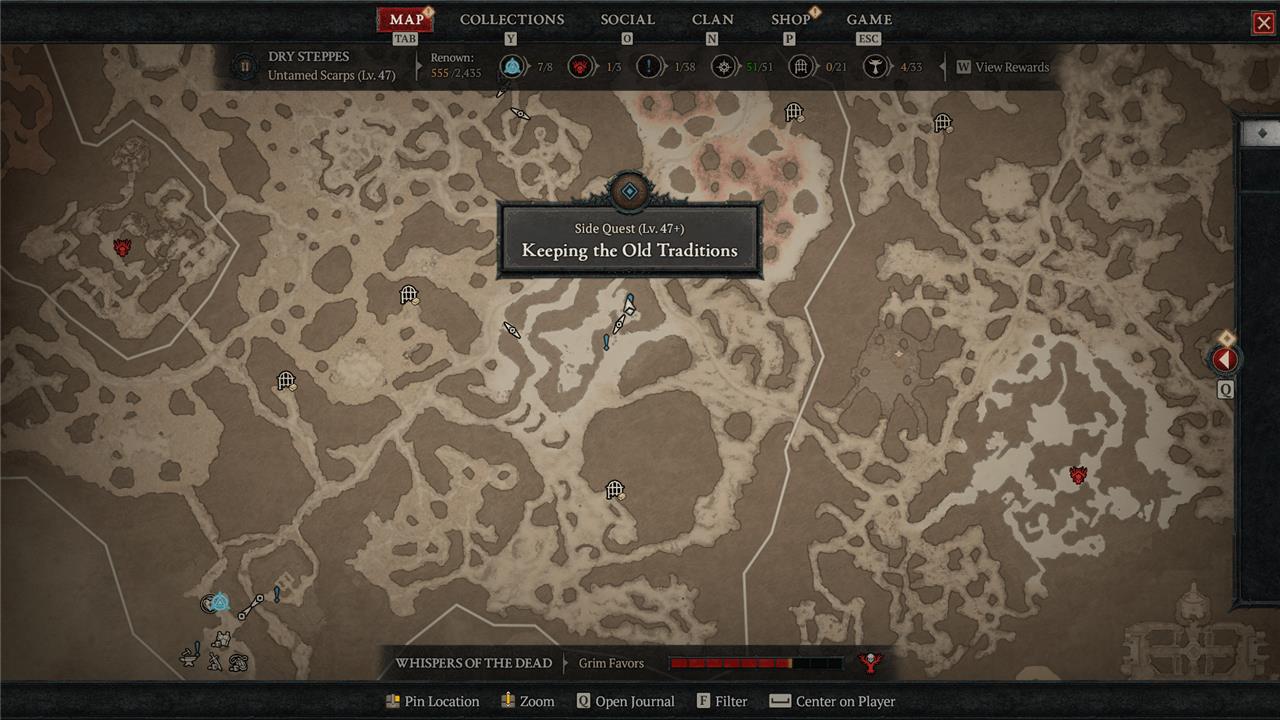Click the waypoints renown icon showing 7/8
Screen dimensions: 1280x720
tap(513, 67)
